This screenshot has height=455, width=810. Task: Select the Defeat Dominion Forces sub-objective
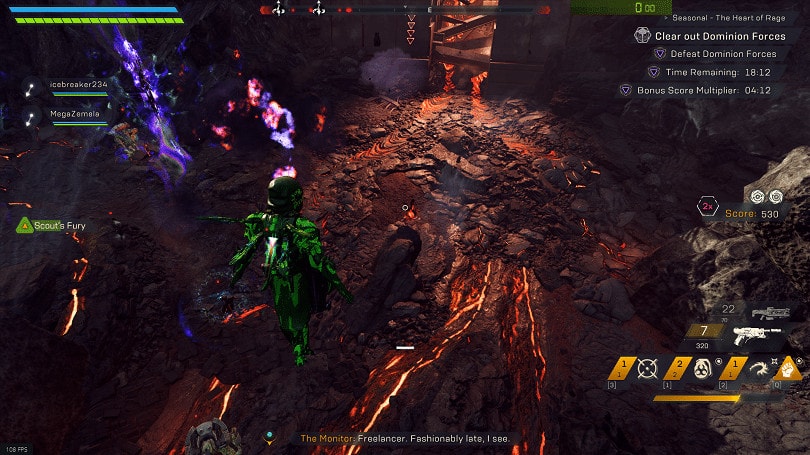pos(720,54)
